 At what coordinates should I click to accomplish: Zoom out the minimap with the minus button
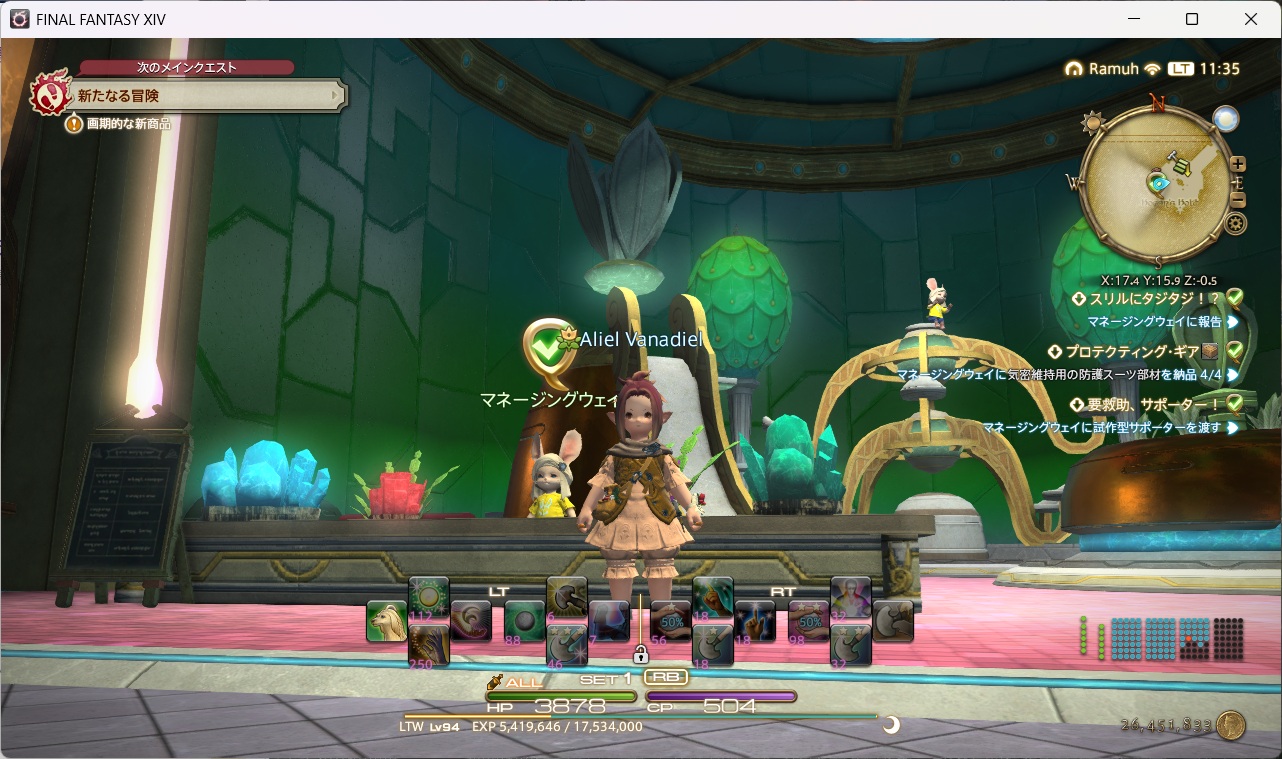[1238, 199]
